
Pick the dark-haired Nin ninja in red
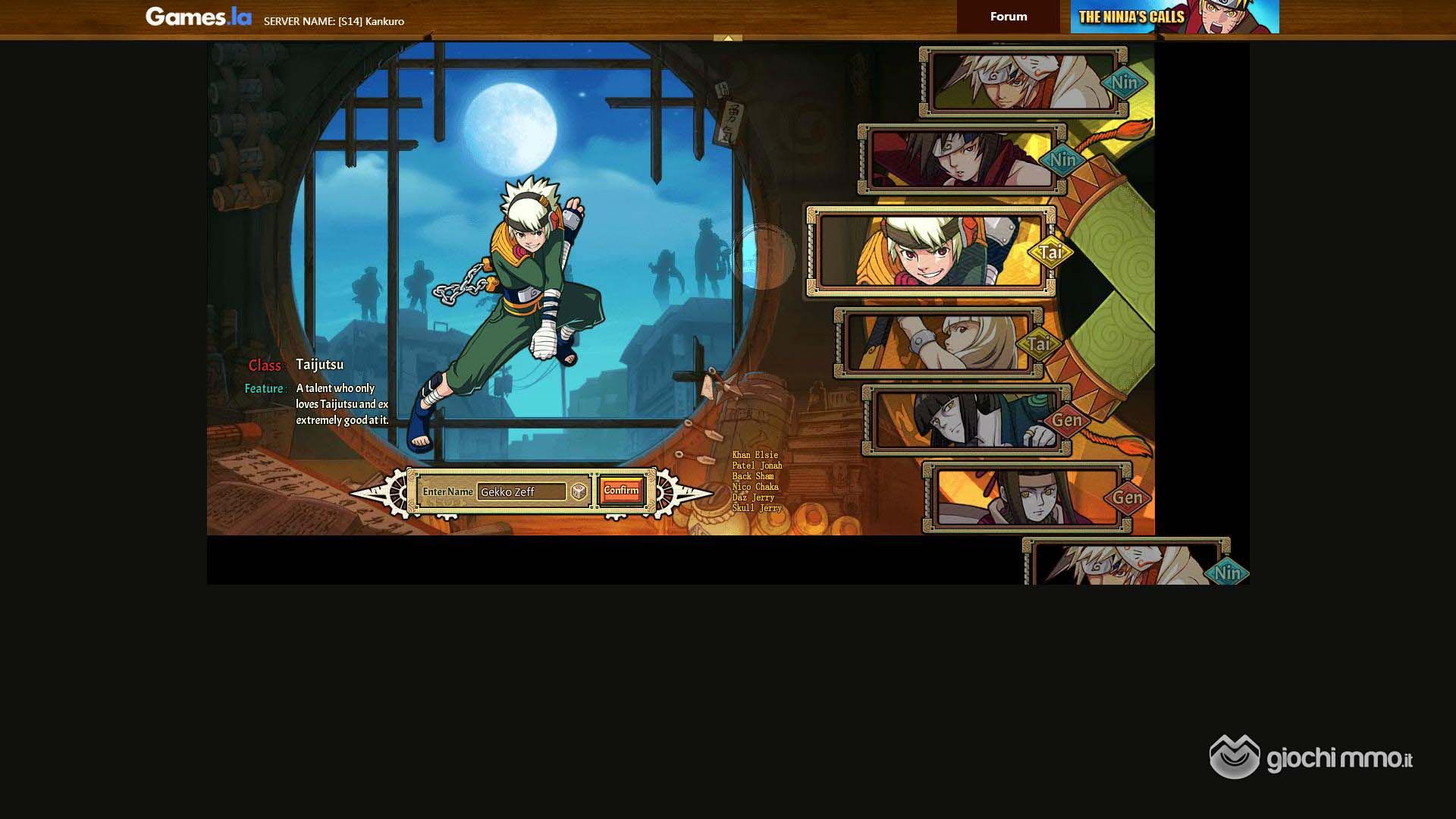[961, 159]
